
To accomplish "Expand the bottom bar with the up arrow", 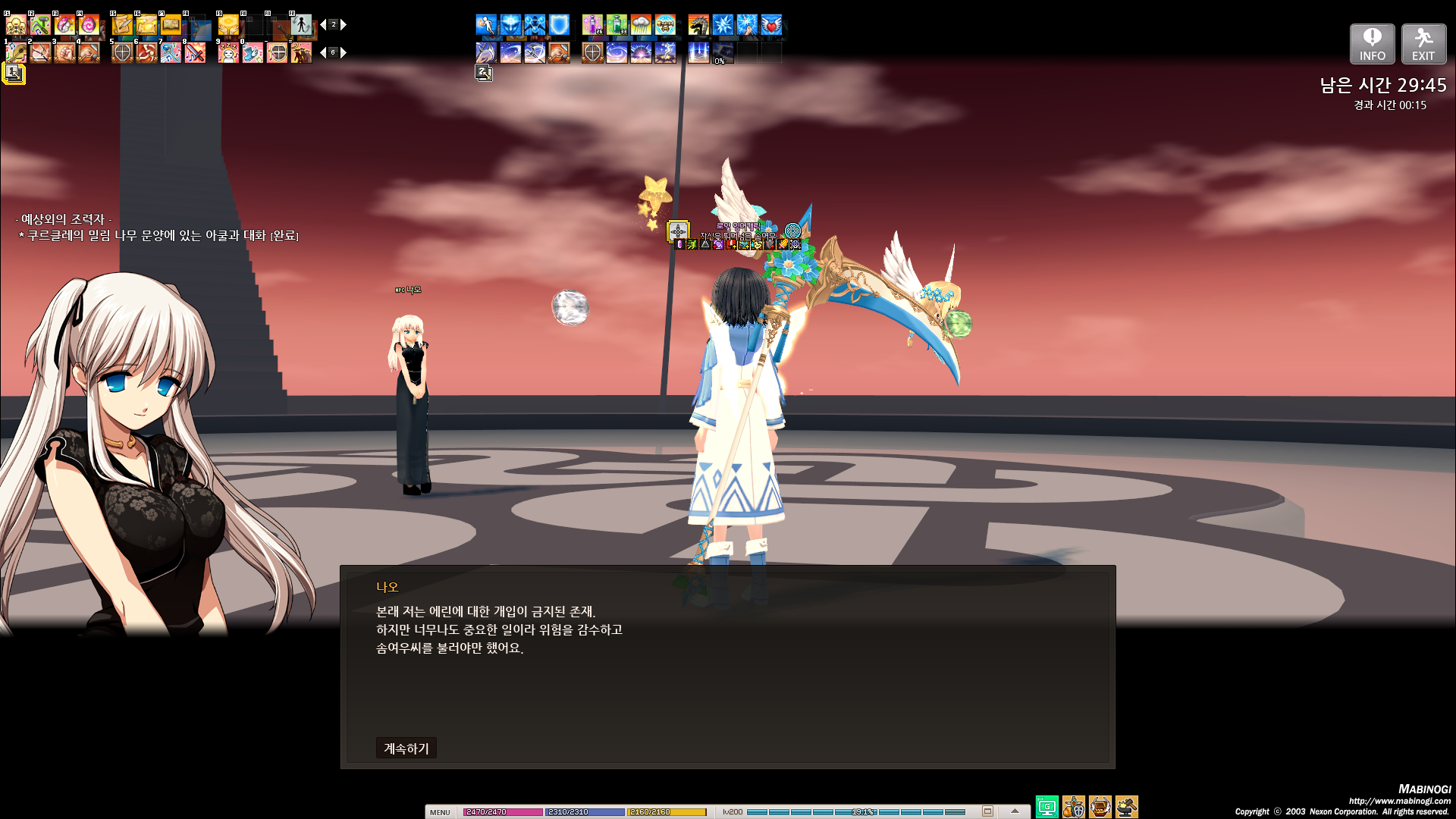I will click(1015, 811).
